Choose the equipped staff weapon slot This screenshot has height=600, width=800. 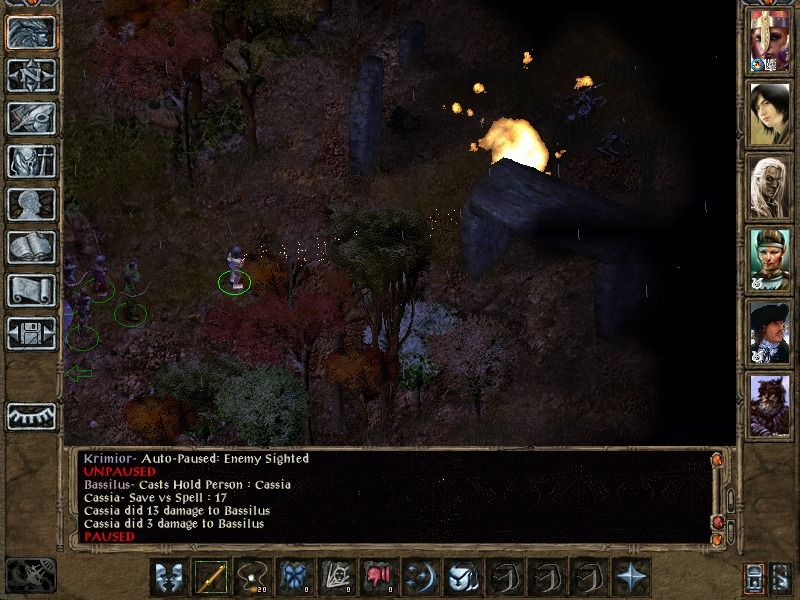212,577
